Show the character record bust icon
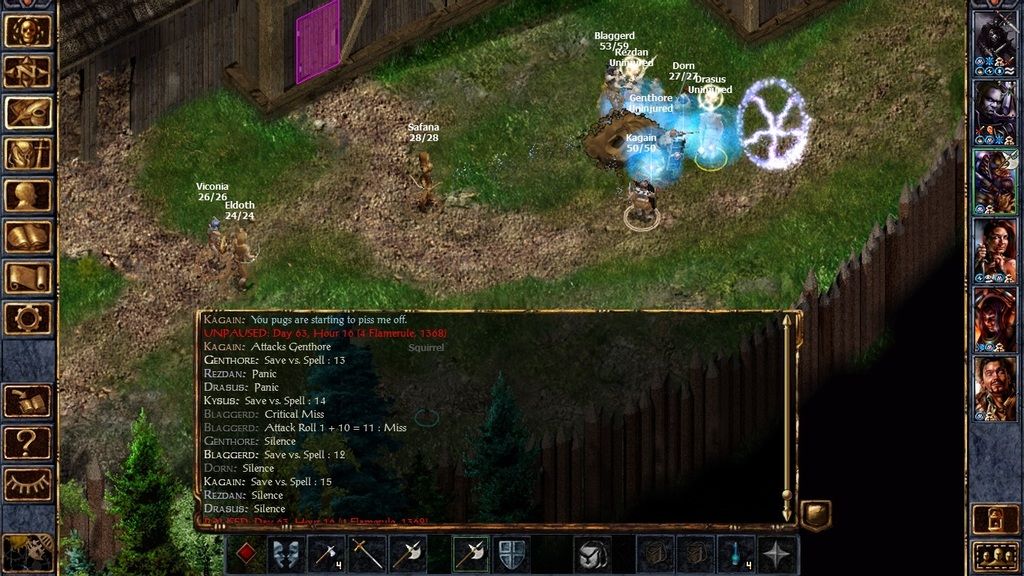 (x=28, y=195)
